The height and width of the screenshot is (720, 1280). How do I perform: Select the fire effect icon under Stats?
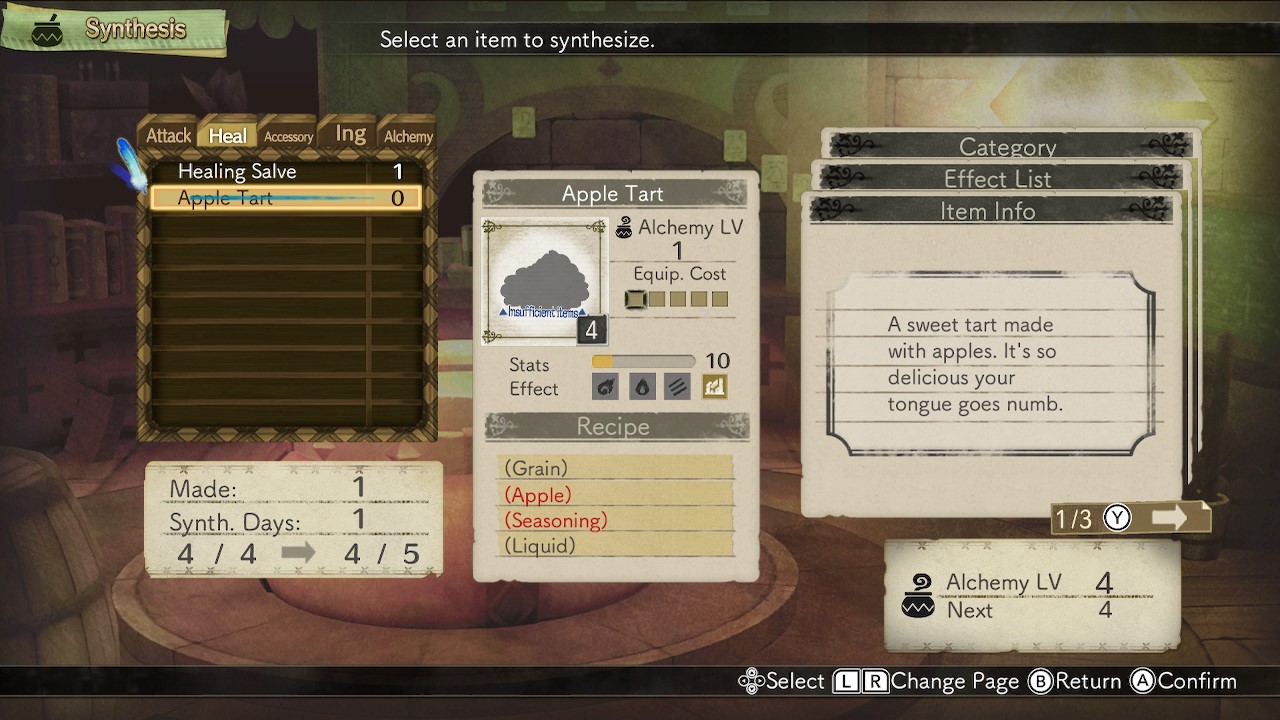coord(606,387)
